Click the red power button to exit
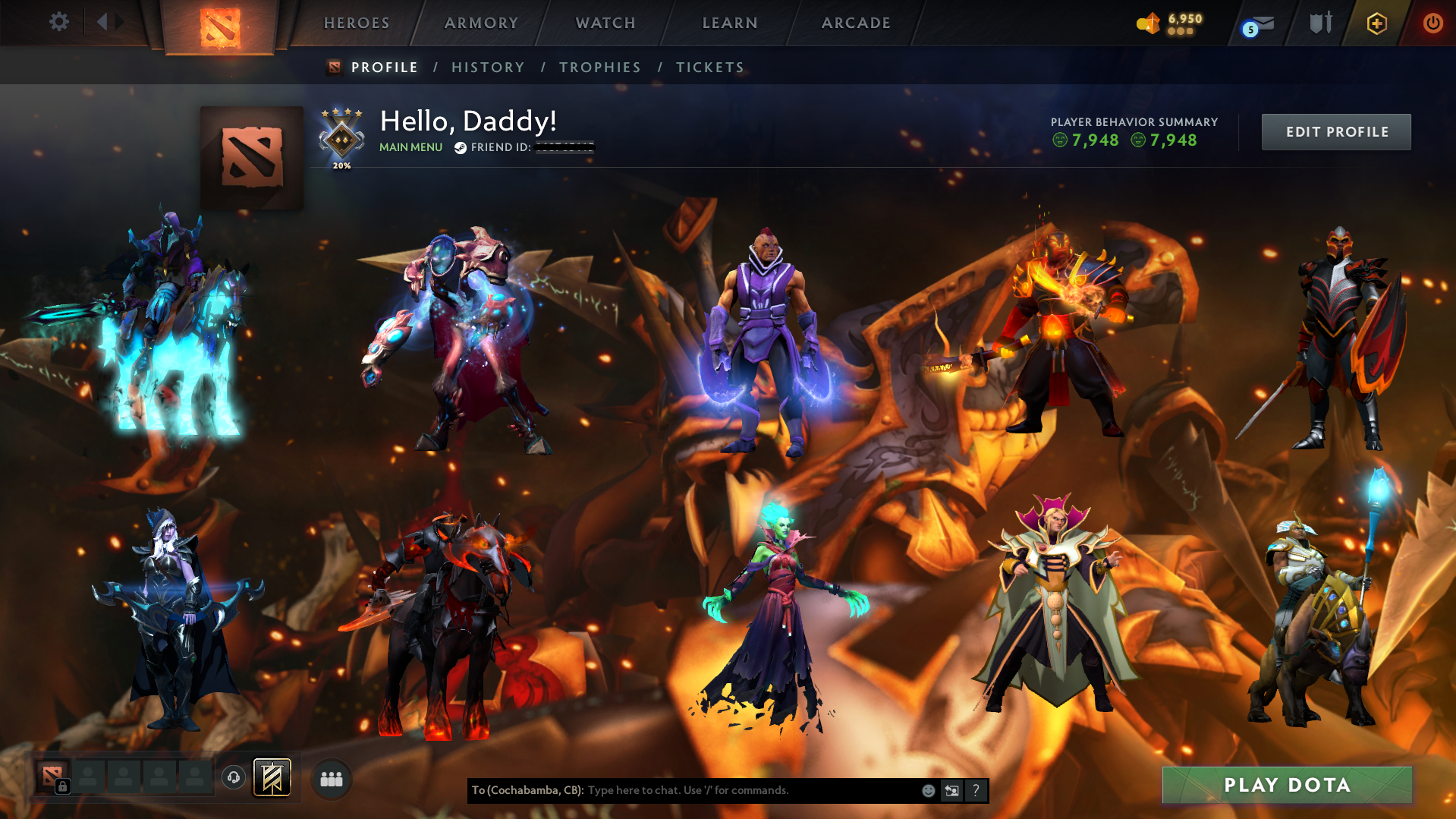 [1432, 24]
